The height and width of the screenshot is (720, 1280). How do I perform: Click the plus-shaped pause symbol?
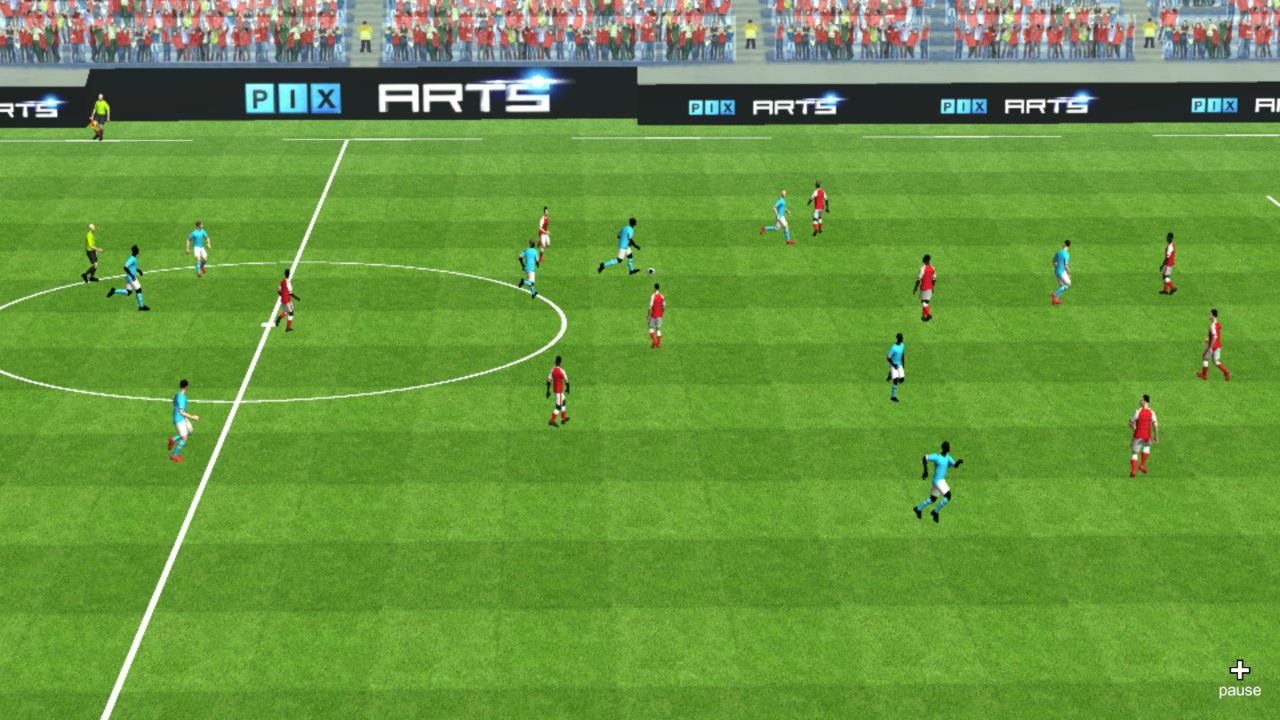[1240, 668]
